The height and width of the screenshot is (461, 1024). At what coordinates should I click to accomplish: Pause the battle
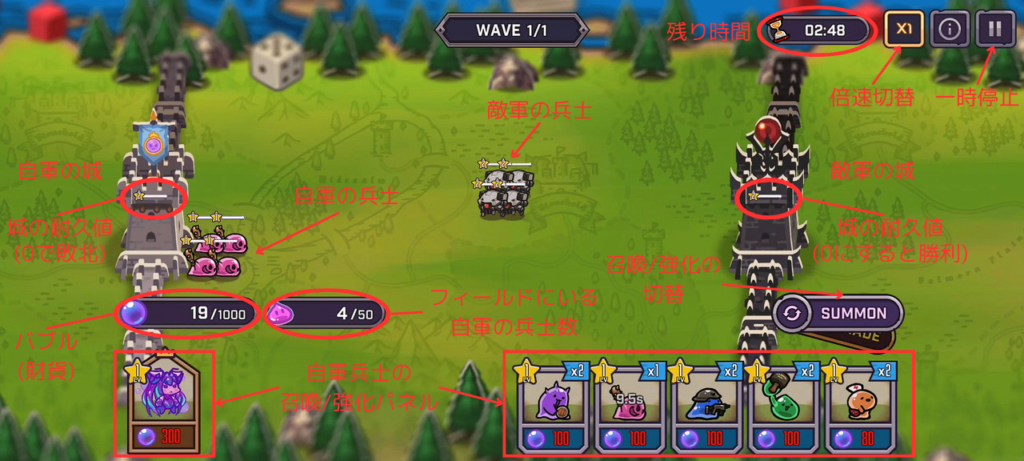click(994, 29)
